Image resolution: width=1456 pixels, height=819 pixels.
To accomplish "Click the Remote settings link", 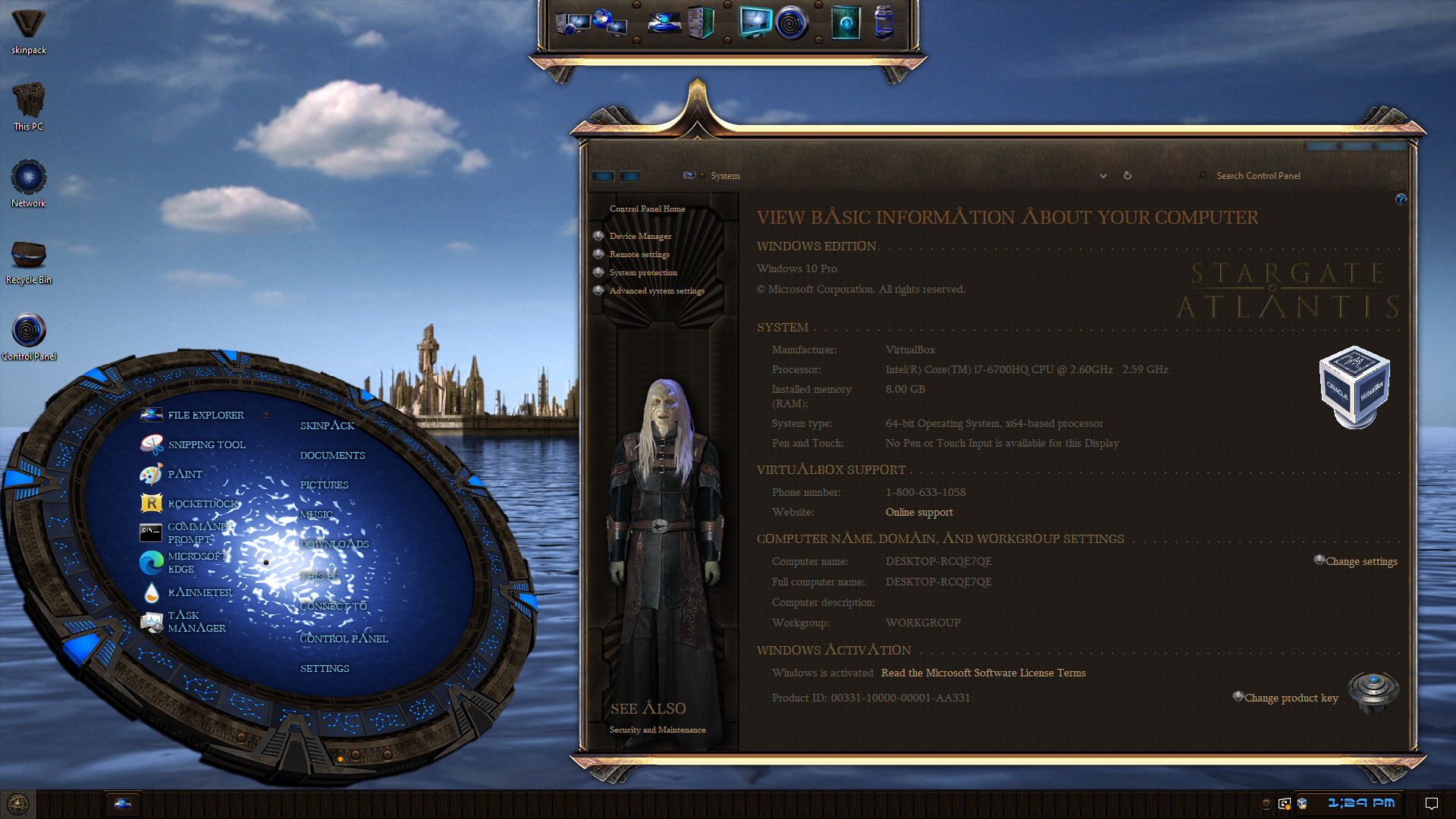I will point(639,254).
